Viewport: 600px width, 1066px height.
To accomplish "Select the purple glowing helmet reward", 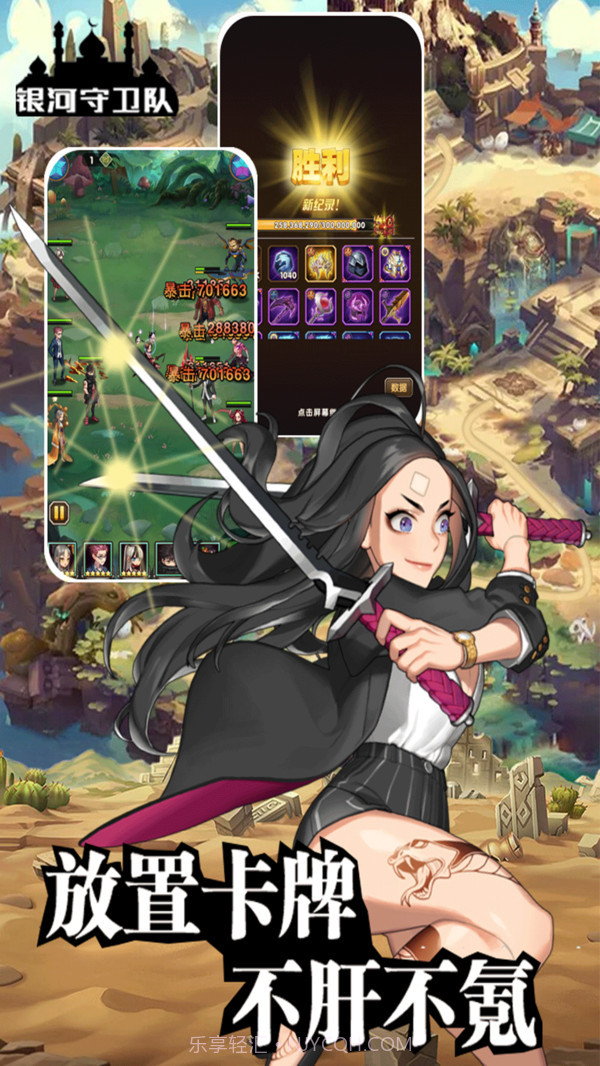I will click(x=358, y=306).
